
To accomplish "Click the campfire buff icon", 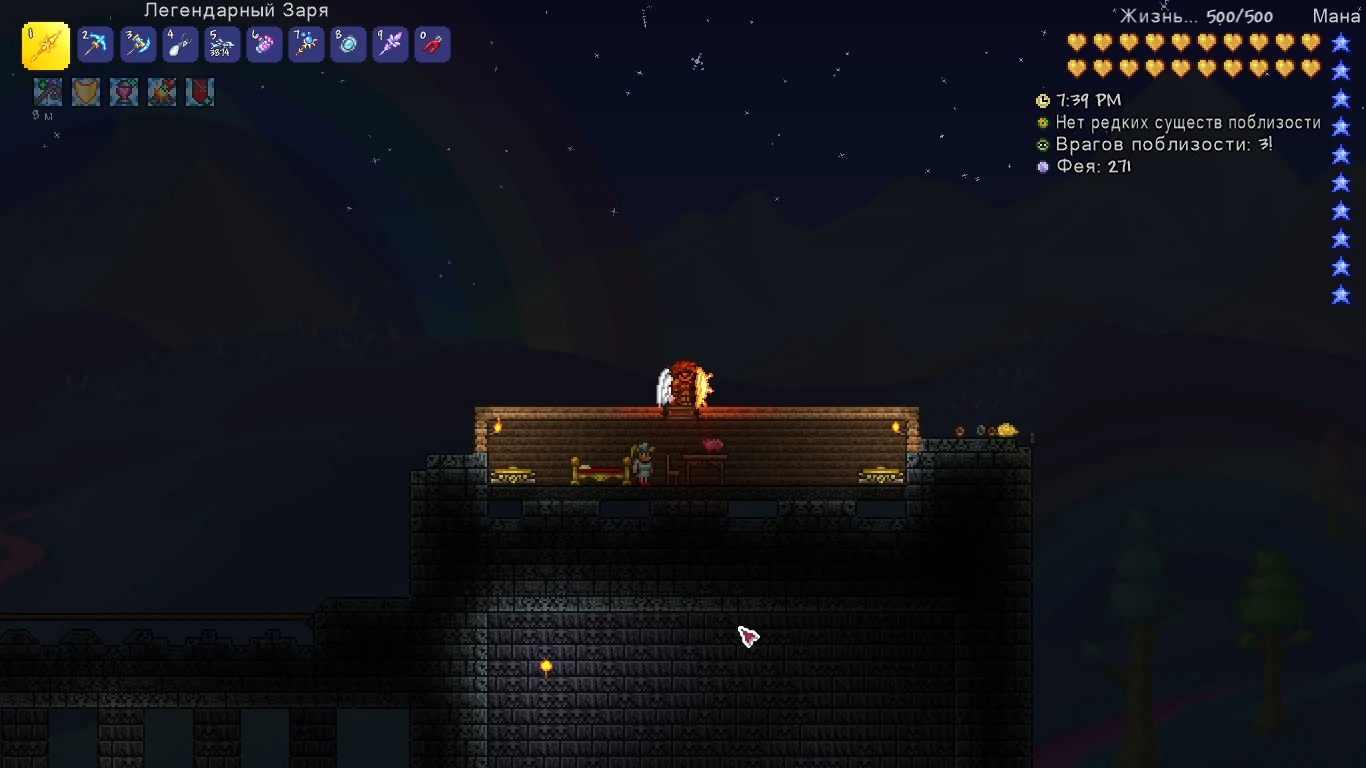I will tap(162, 92).
